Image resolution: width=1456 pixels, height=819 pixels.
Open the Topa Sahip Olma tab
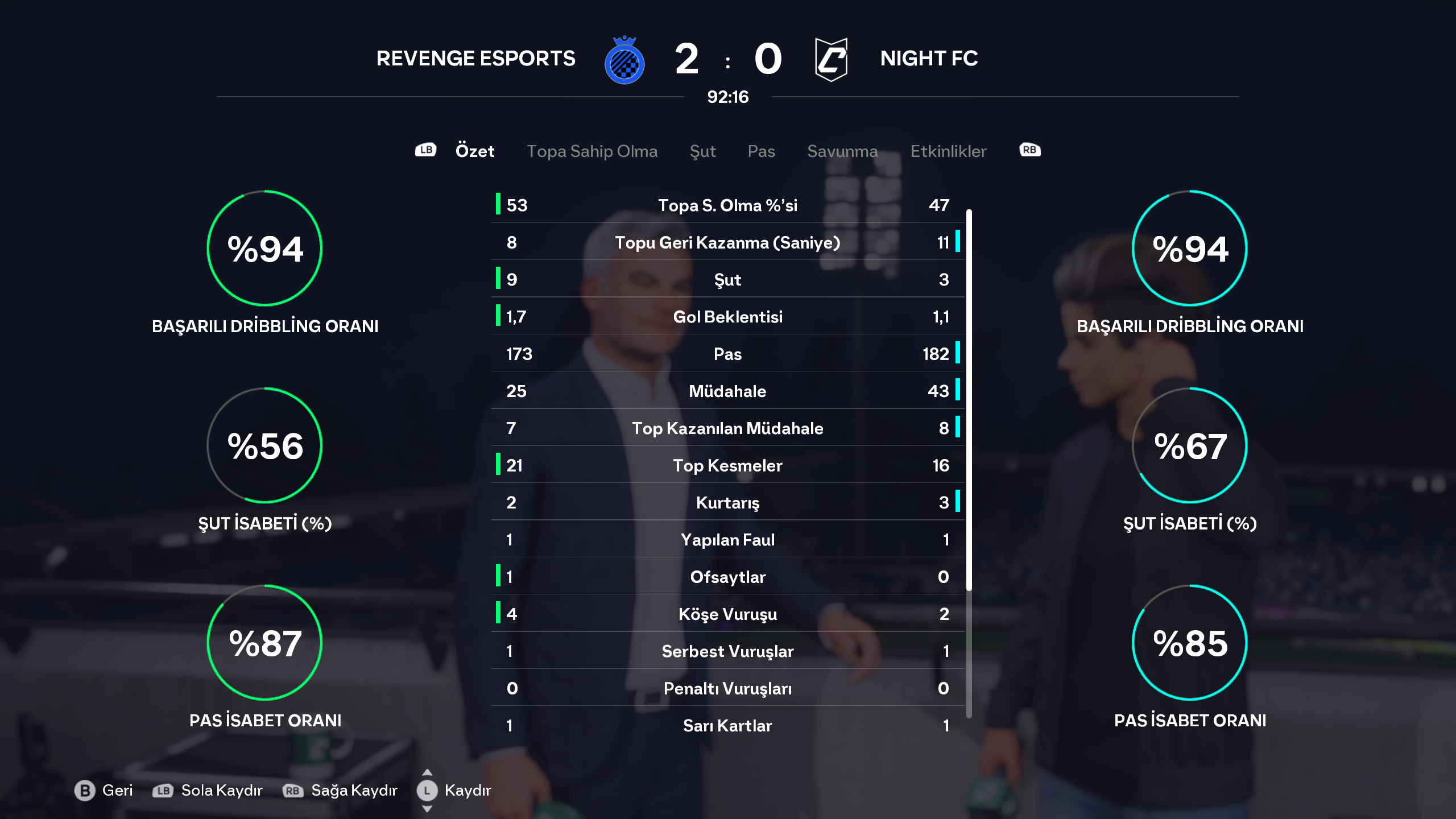click(x=591, y=151)
